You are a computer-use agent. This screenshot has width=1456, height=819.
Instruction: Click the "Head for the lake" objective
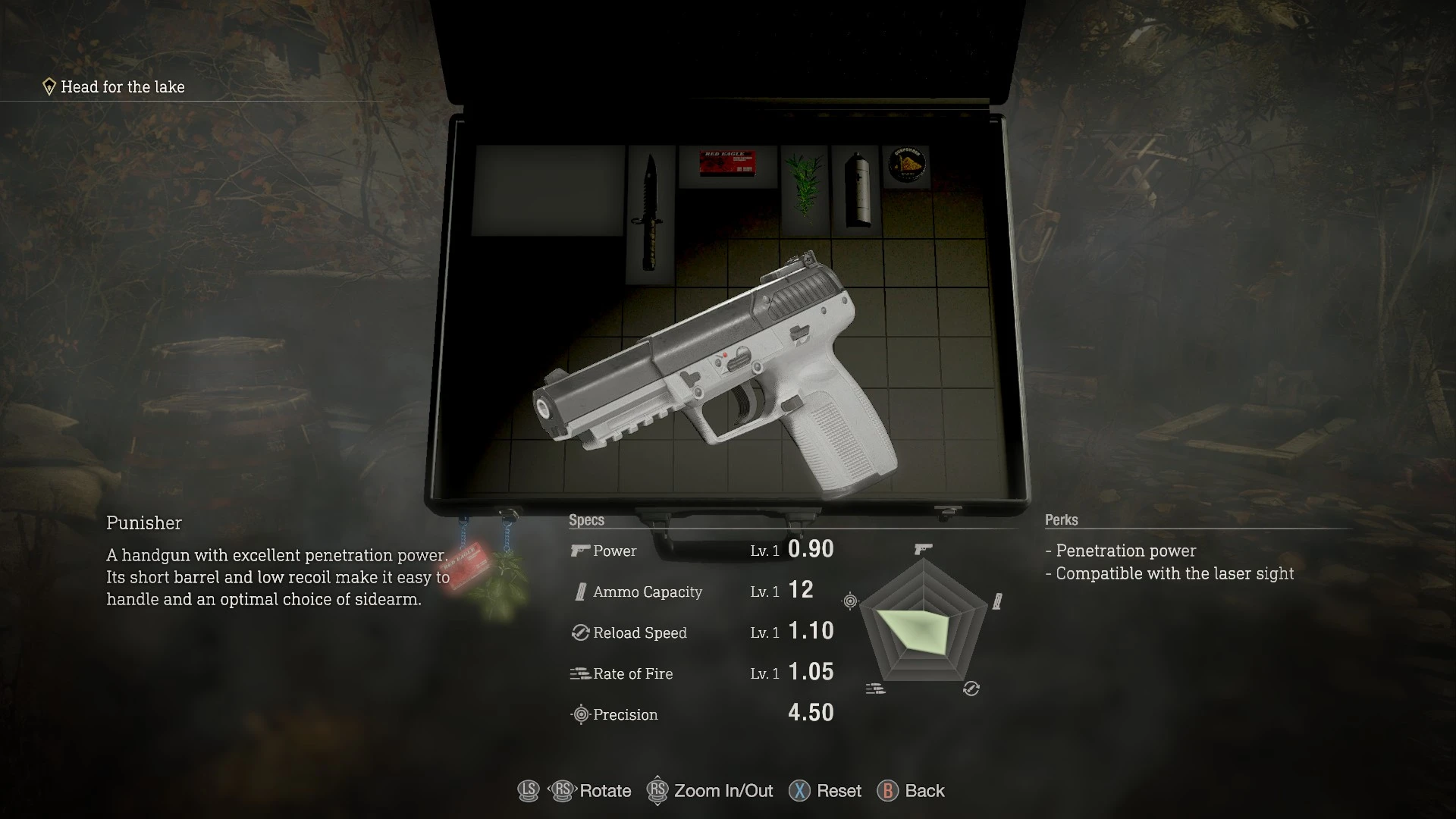point(122,87)
